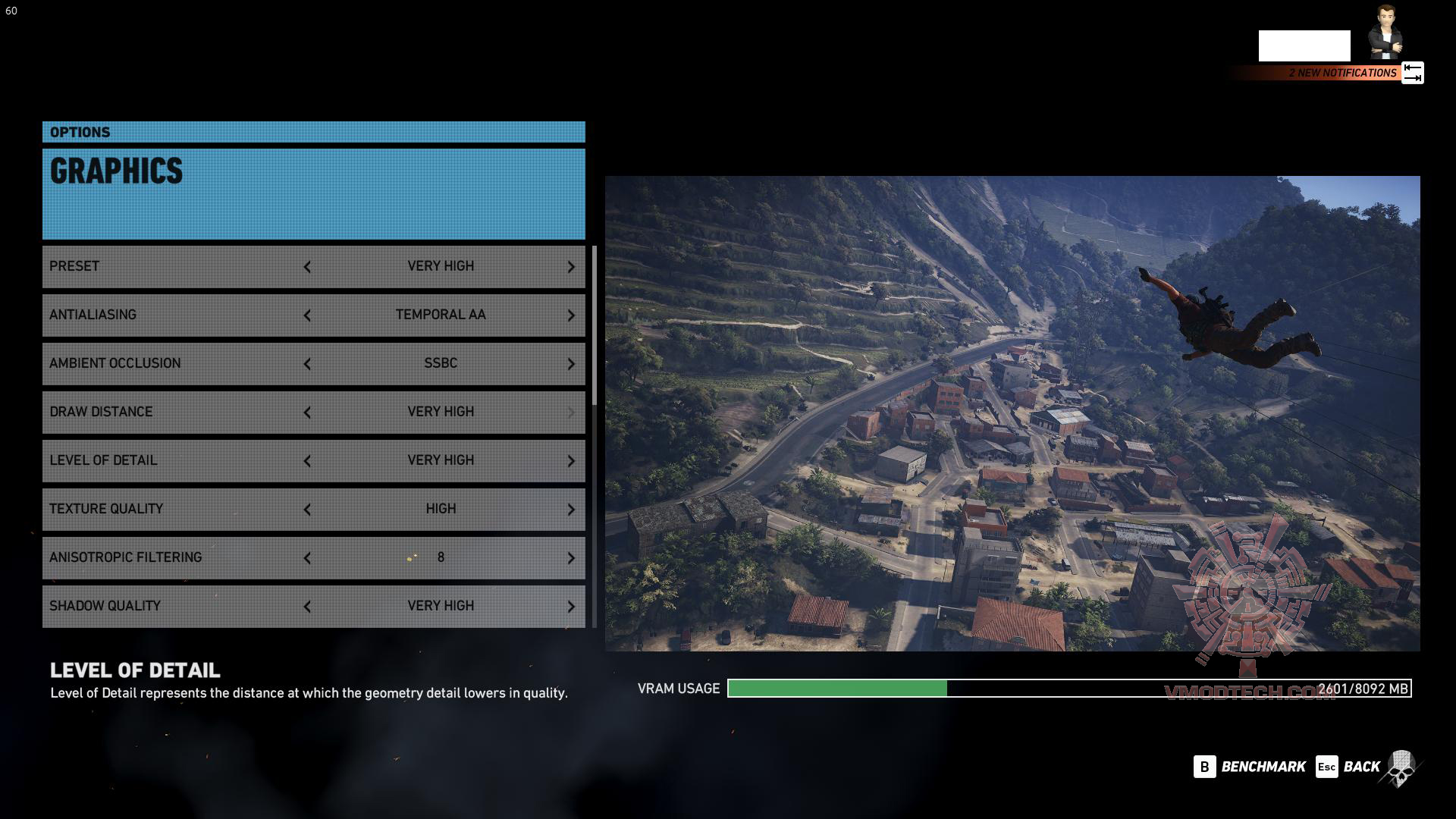1456x819 pixels.
Task: Go back one Ambient Occlusion setting
Action: [x=307, y=364]
